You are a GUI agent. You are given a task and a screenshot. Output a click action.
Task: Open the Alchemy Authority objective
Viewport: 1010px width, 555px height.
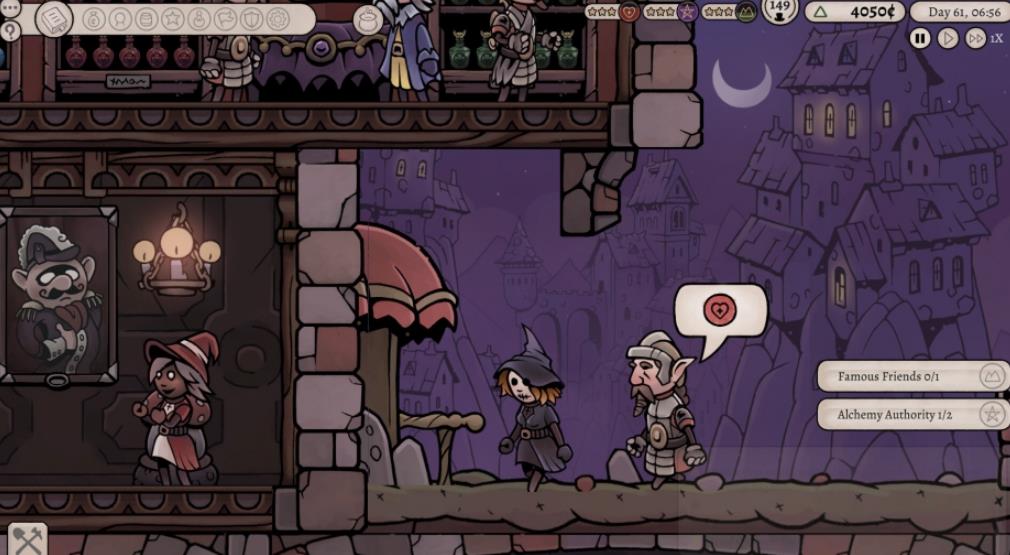[x=912, y=414]
